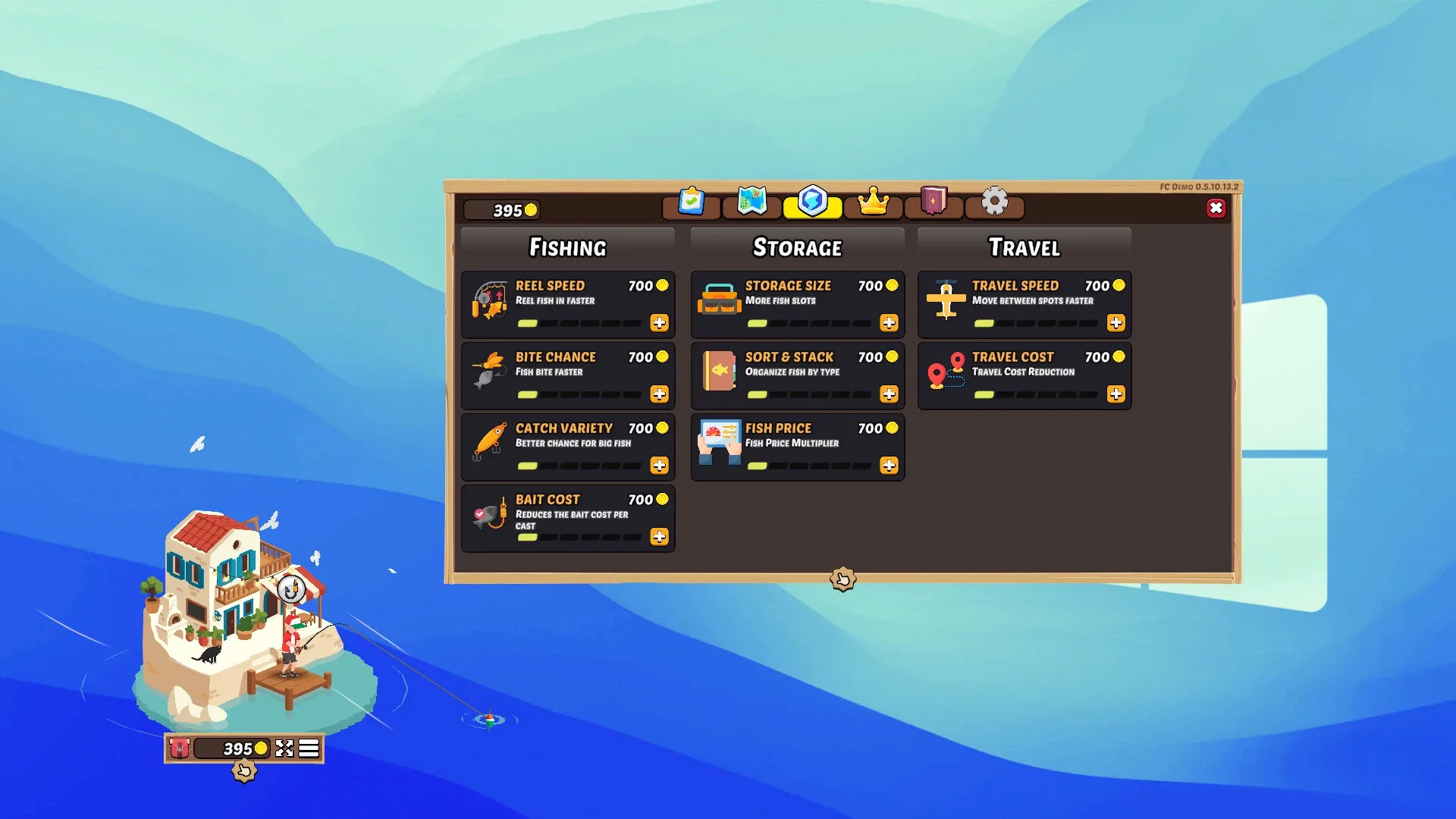Open the hamburger menu near coin counter
Screen dimensions: 1456x819
click(x=310, y=749)
